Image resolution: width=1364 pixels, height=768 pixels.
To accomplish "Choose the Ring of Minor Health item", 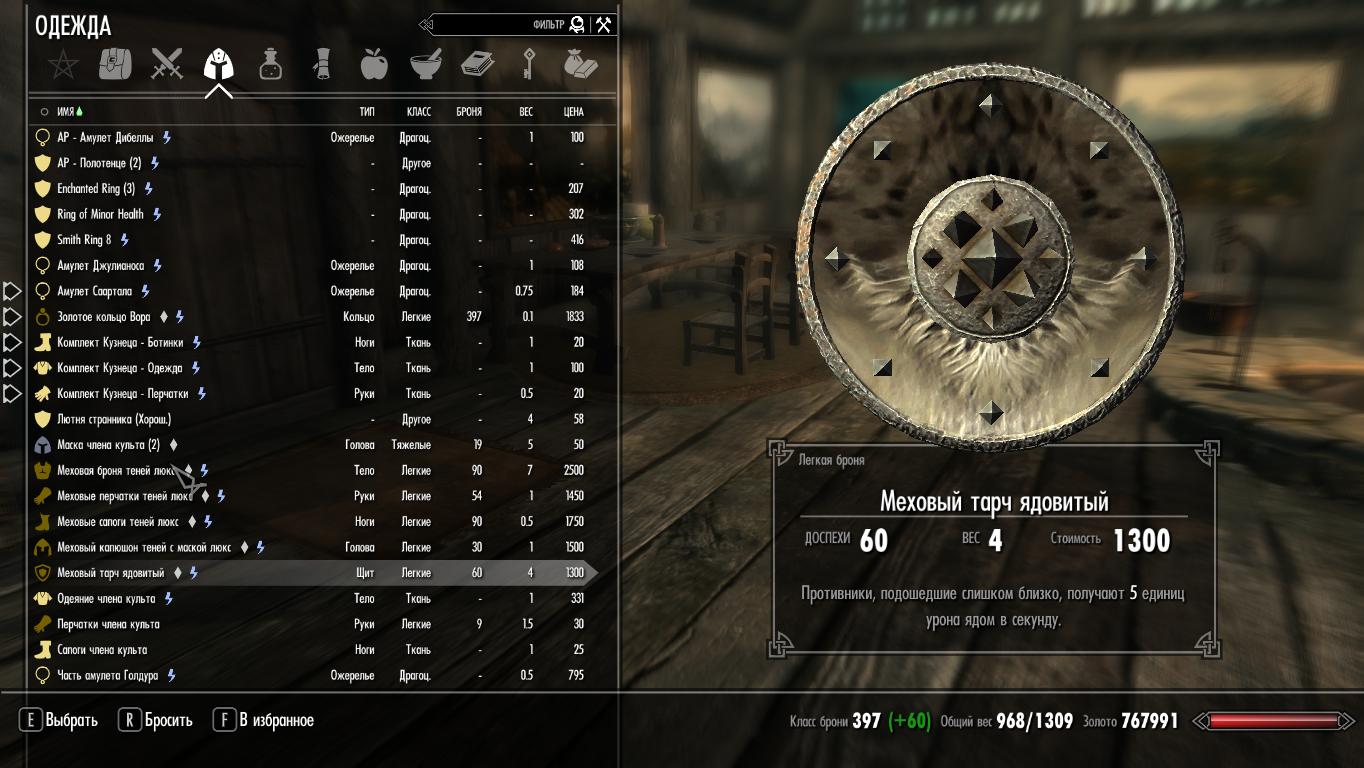I will (100, 214).
